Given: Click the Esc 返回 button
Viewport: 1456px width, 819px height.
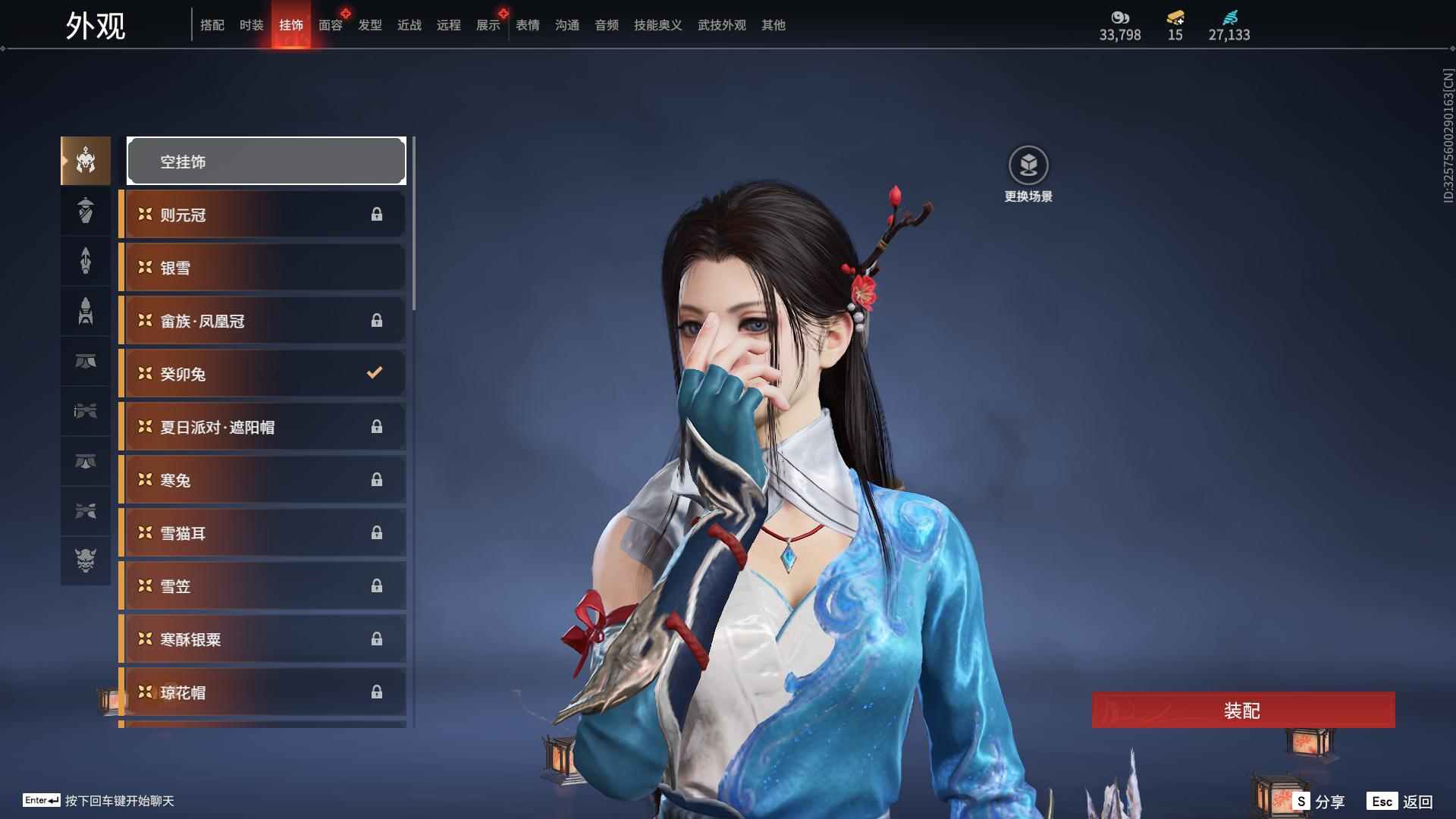Looking at the screenshot, I should [x=1399, y=800].
